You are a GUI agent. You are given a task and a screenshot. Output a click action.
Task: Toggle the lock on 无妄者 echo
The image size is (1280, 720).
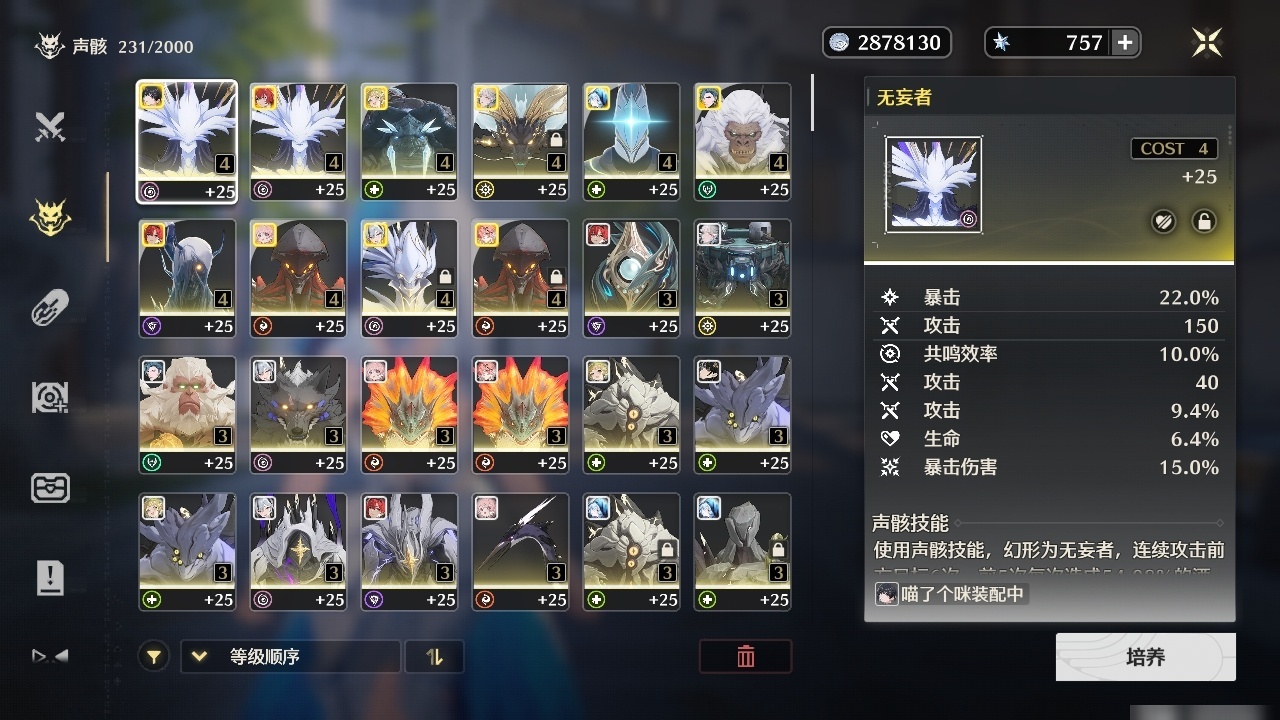coord(1204,221)
